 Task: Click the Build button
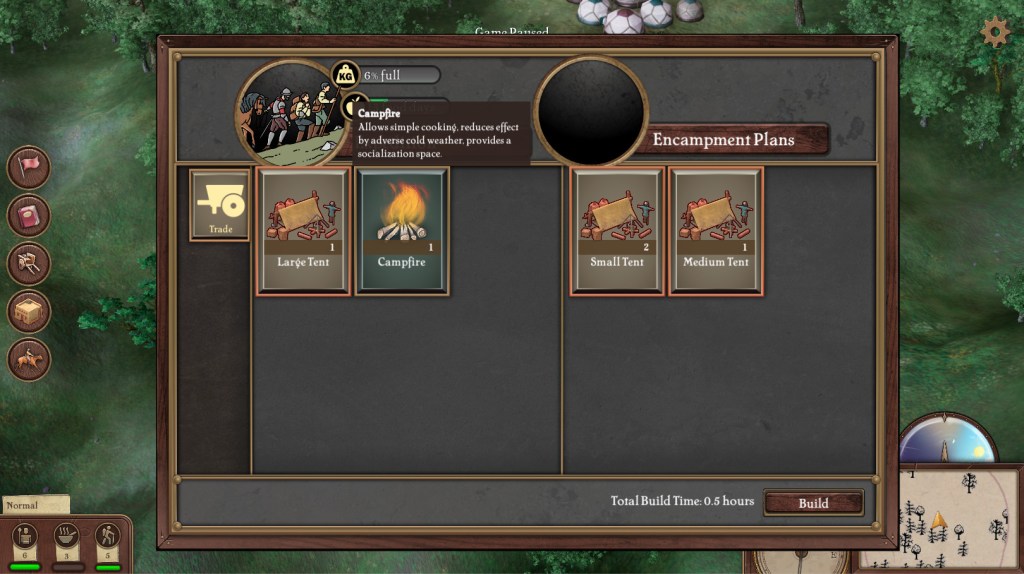(x=813, y=503)
